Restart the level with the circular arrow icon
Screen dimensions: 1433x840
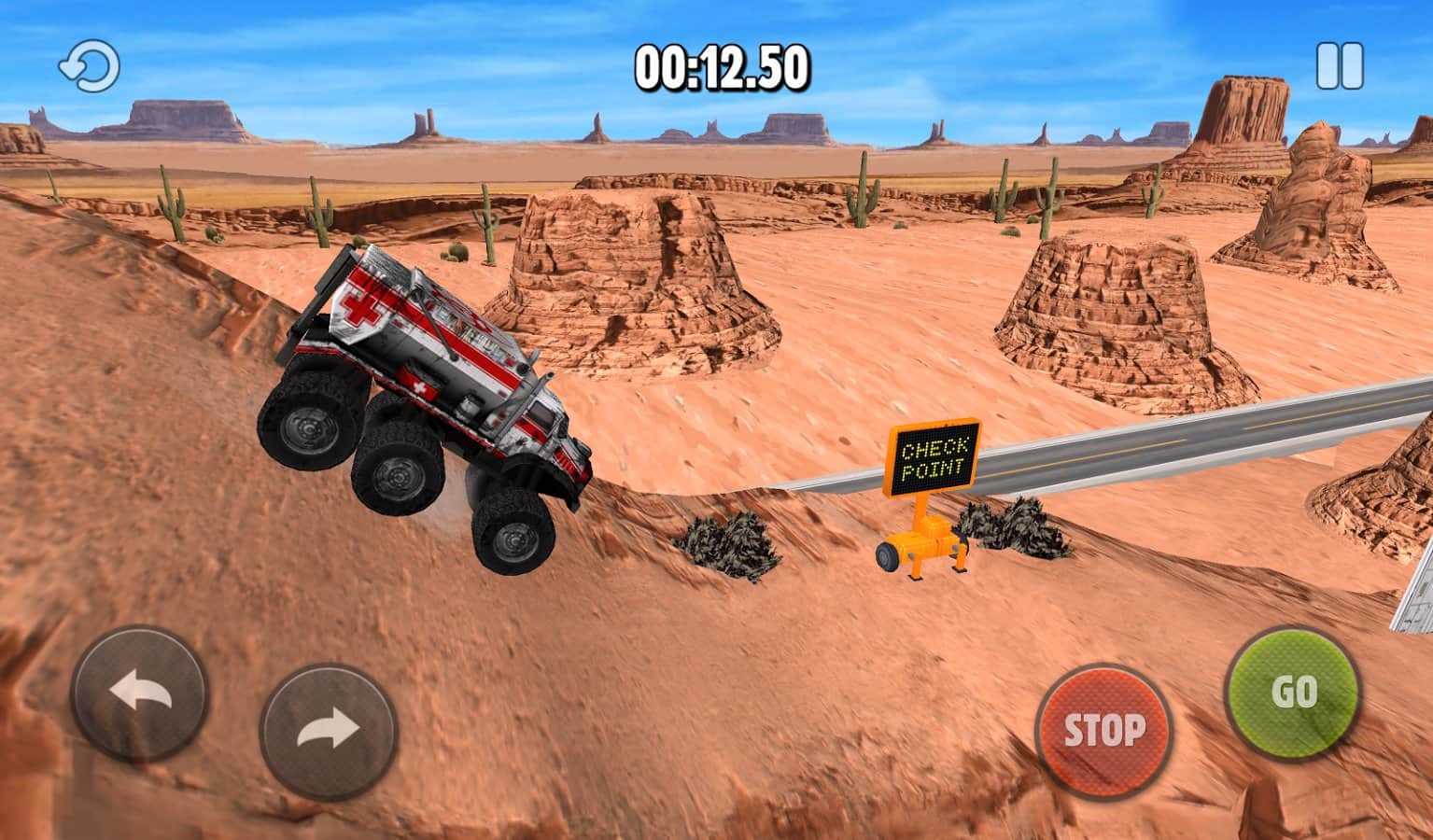coord(90,67)
